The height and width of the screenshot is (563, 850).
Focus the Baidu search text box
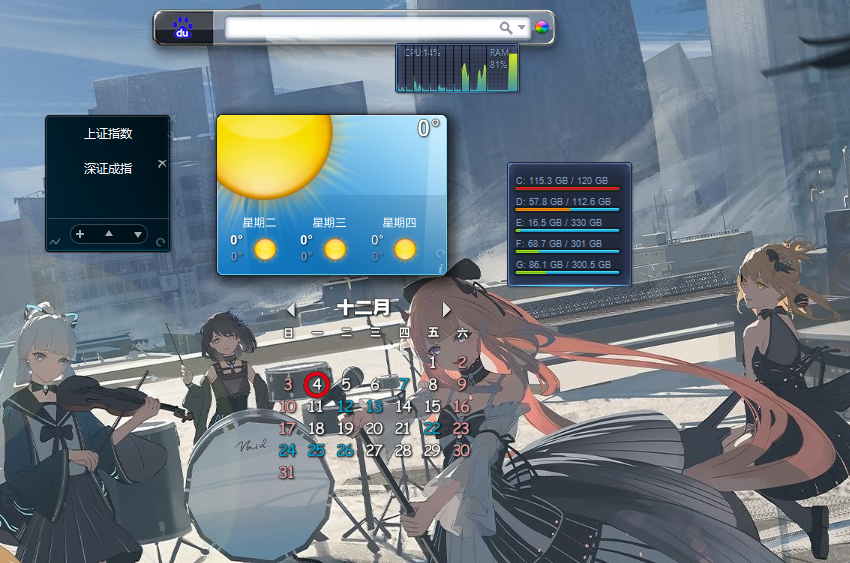coord(362,28)
